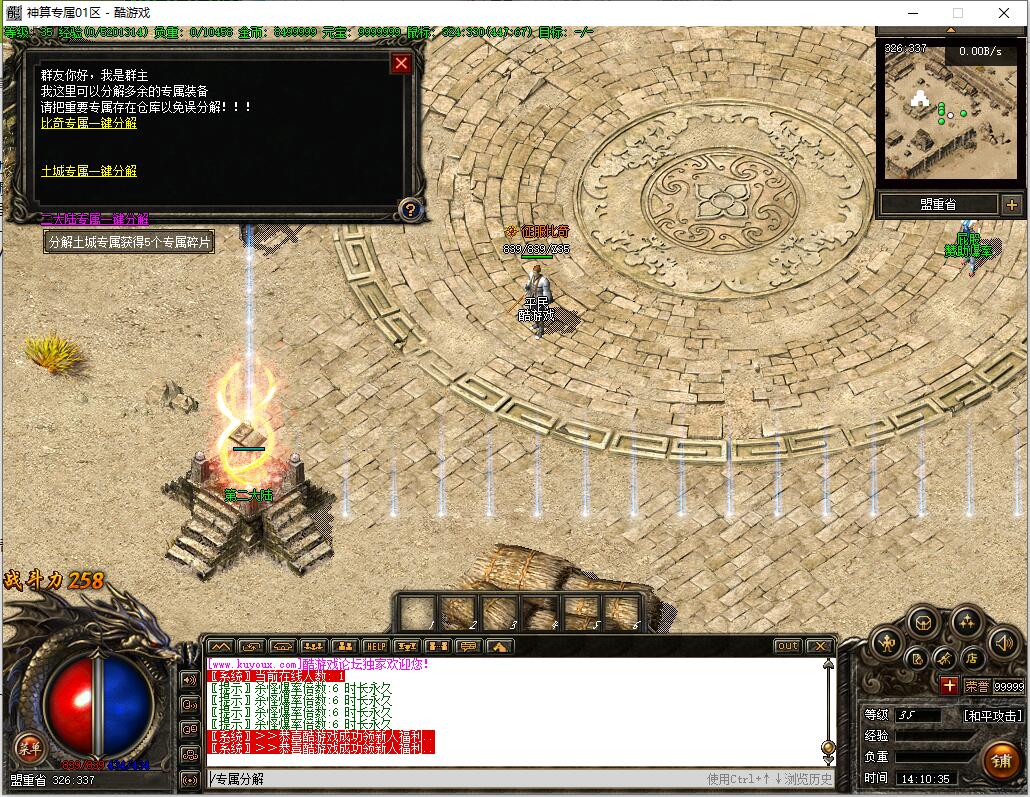The width and height of the screenshot is (1030, 797).
Task: Click the red plus button beside 荣誉
Action: (949, 686)
